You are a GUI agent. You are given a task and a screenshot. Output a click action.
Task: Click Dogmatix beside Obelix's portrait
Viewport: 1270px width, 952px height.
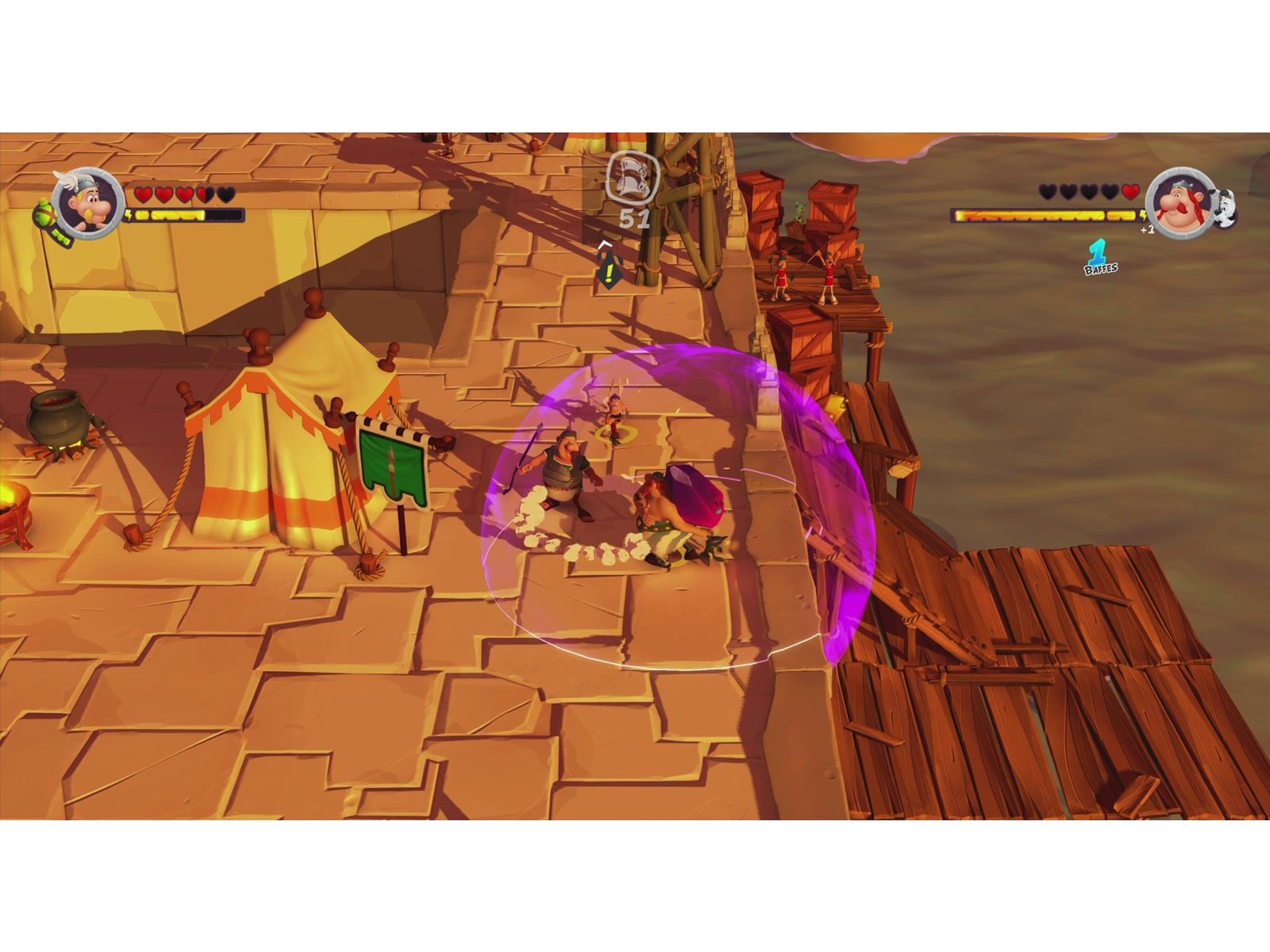[x=1224, y=210]
